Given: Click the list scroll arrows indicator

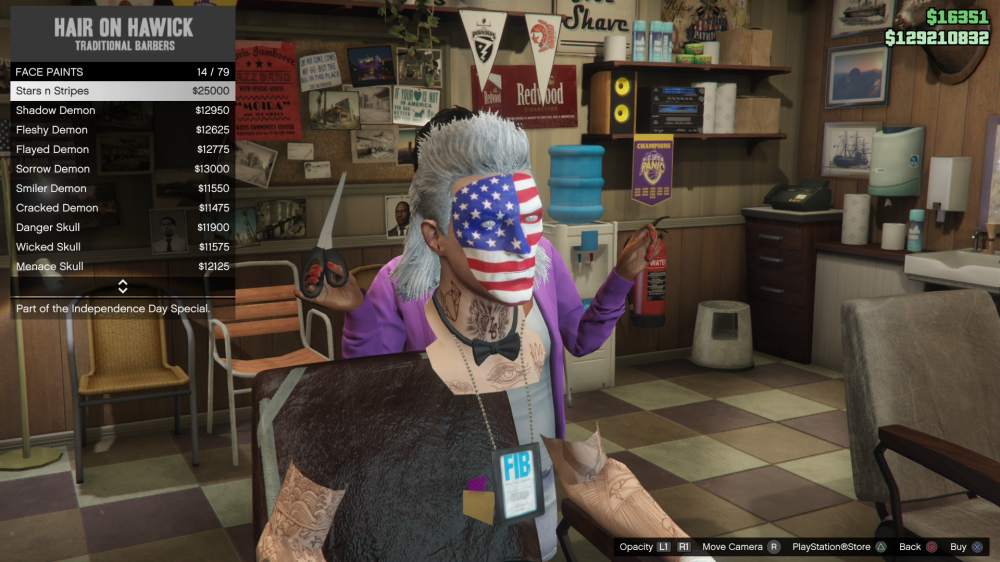Looking at the screenshot, I should (x=123, y=287).
